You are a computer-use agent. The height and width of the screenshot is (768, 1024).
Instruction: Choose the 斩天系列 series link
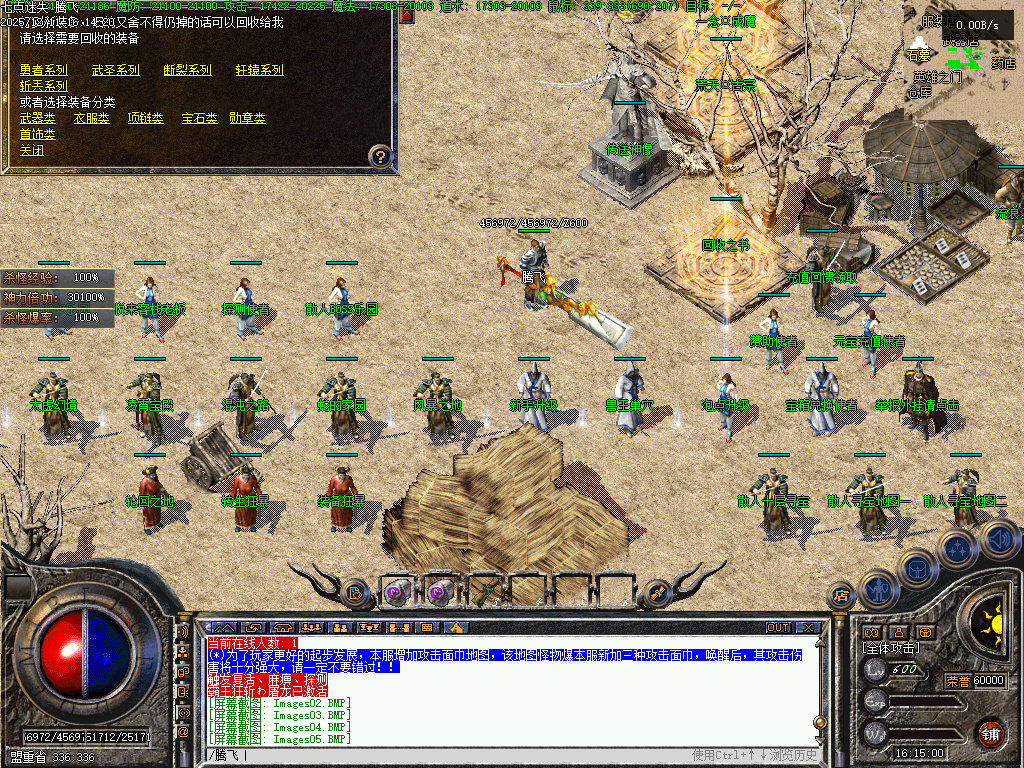coord(44,86)
